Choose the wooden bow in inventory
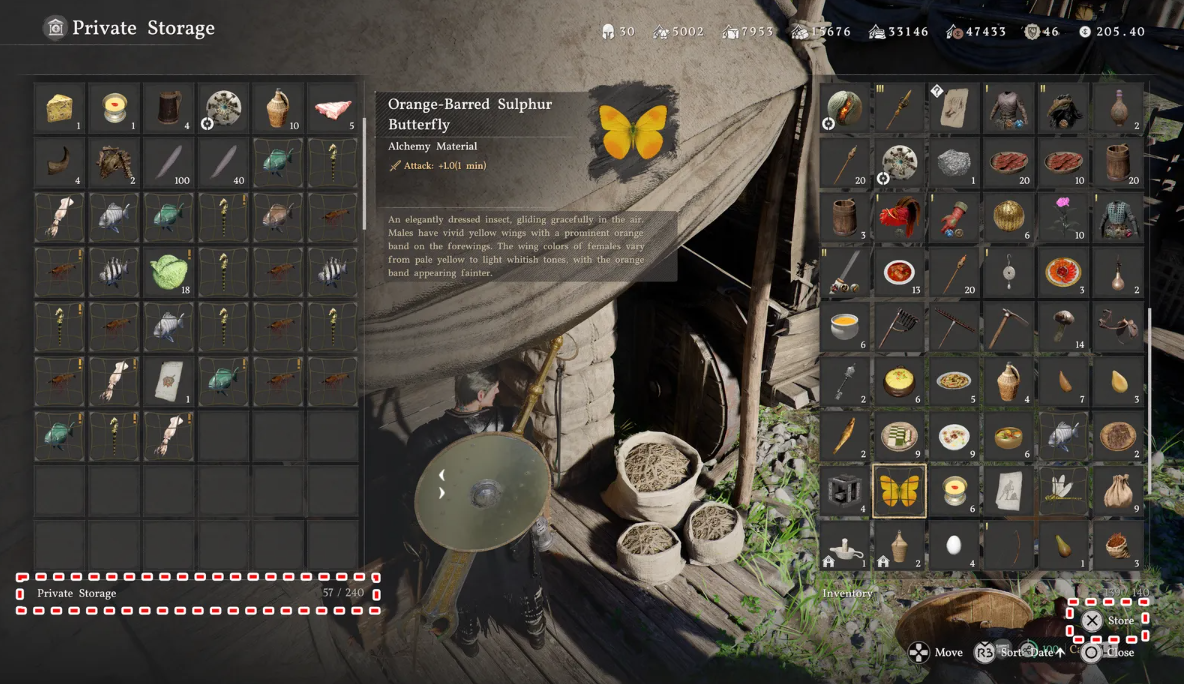The image size is (1184, 684). point(1008,545)
